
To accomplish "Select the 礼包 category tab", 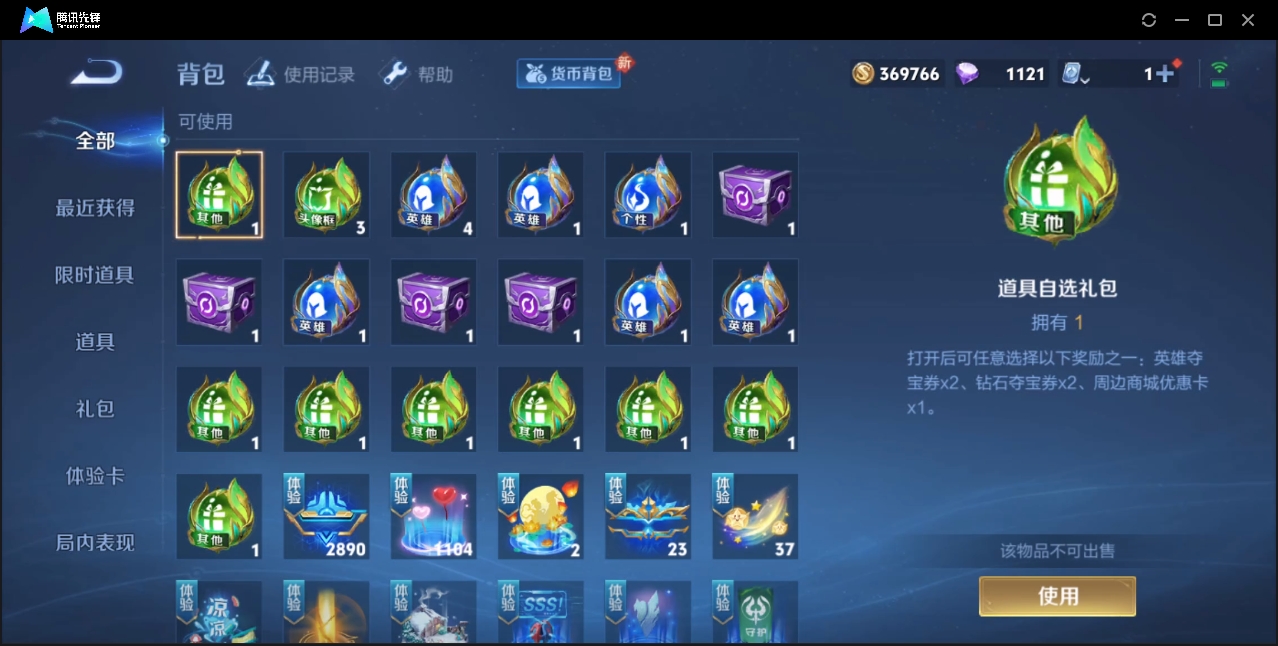I will click(x=95, y=409).
